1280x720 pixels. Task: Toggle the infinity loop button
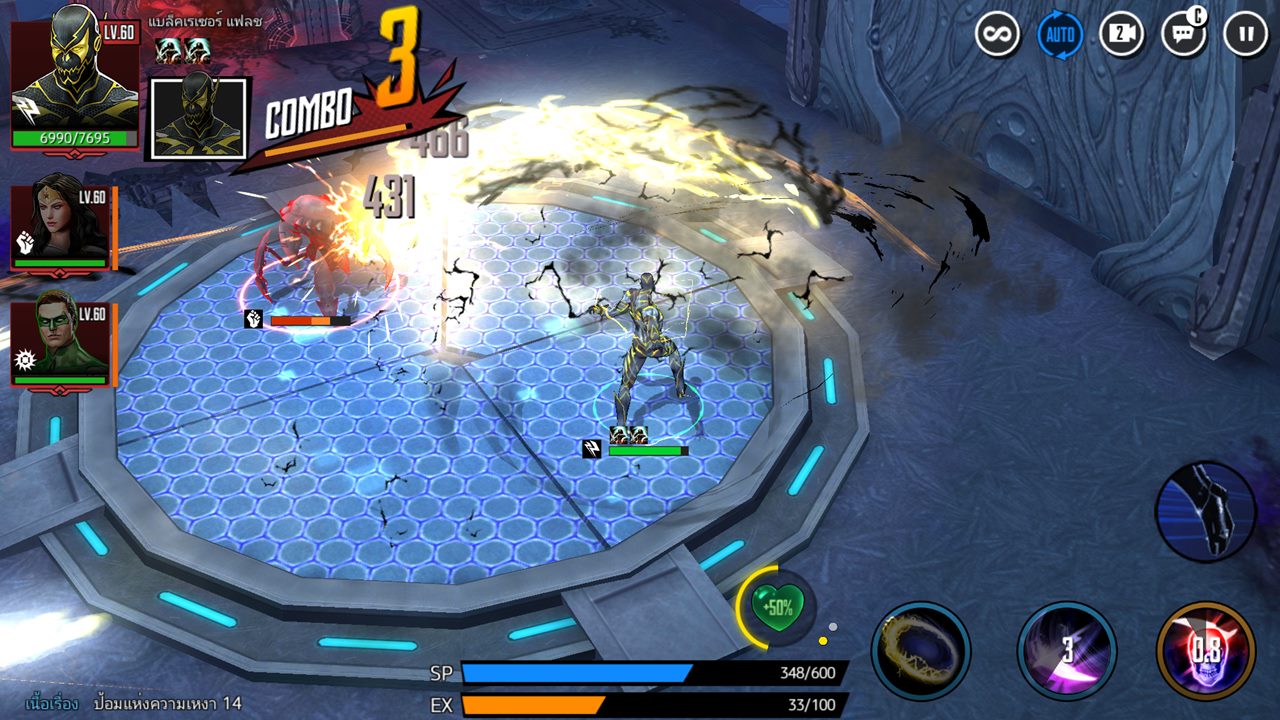coord(997,35)
